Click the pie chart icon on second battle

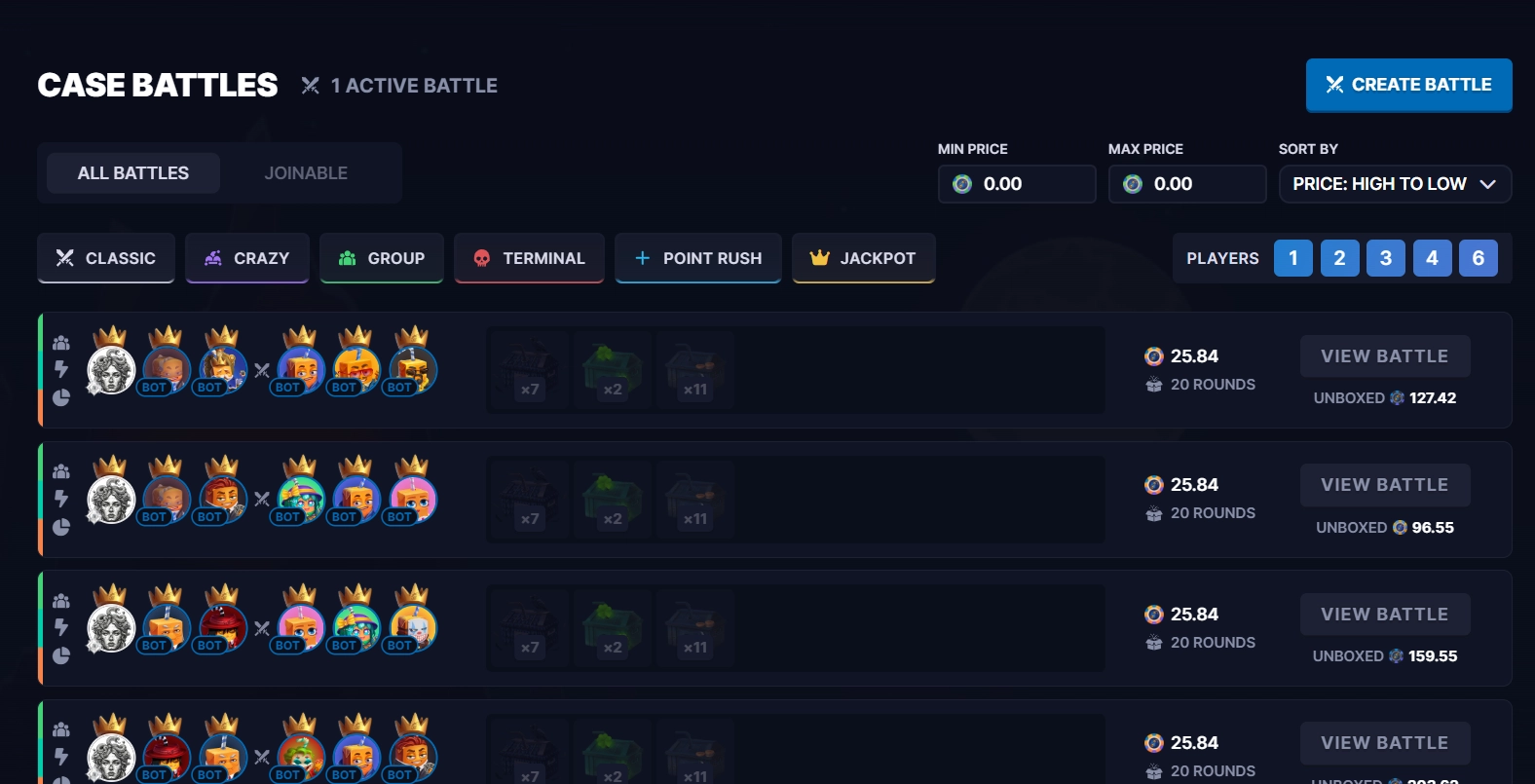click(x=60, y=526)
